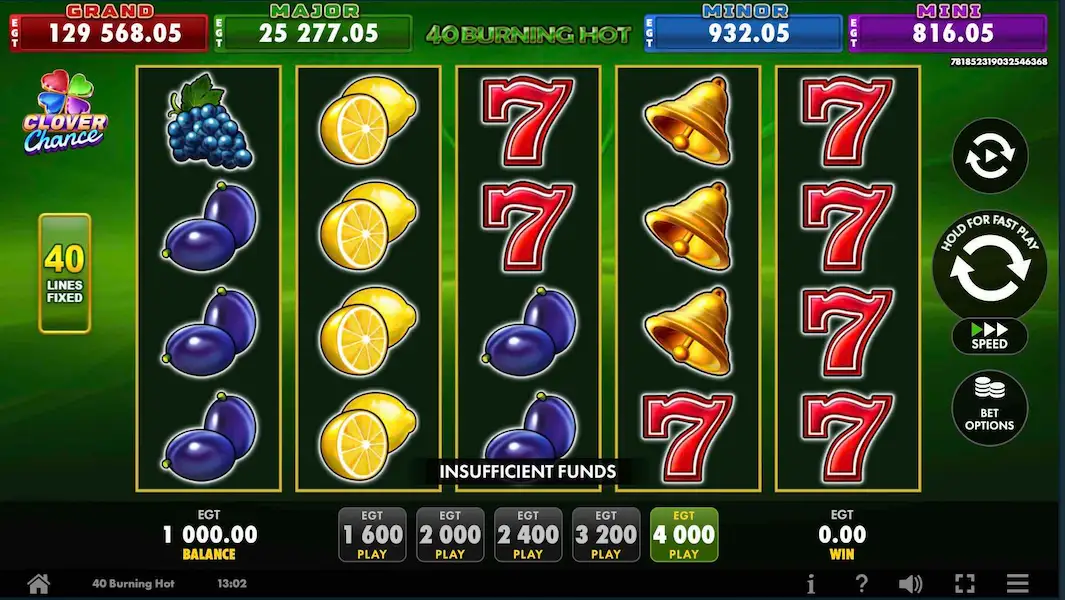Viewport: 1065px width, 600px height.
Task: Choose the highlighted 4 000 bet button
Action: [x=684, y=535]
